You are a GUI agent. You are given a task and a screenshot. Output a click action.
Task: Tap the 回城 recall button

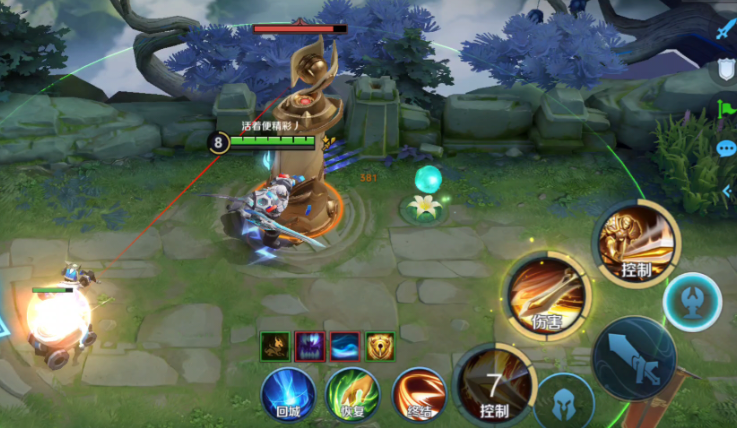coord(287,392)
